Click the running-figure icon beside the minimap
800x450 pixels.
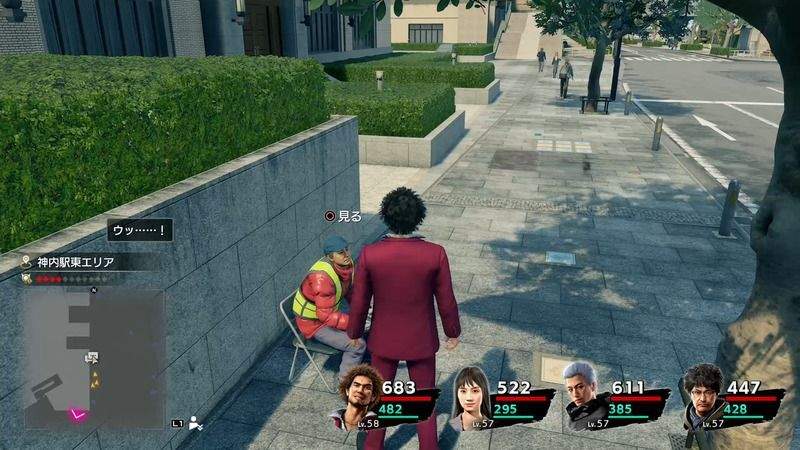[x=195, y=423]
